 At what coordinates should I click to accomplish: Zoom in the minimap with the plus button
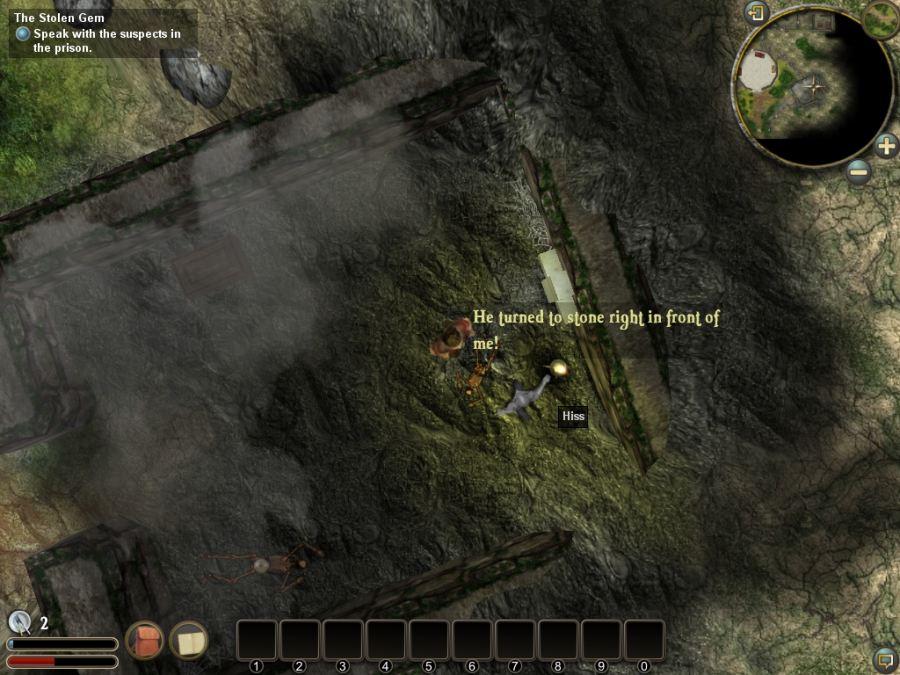coord(886,146)
